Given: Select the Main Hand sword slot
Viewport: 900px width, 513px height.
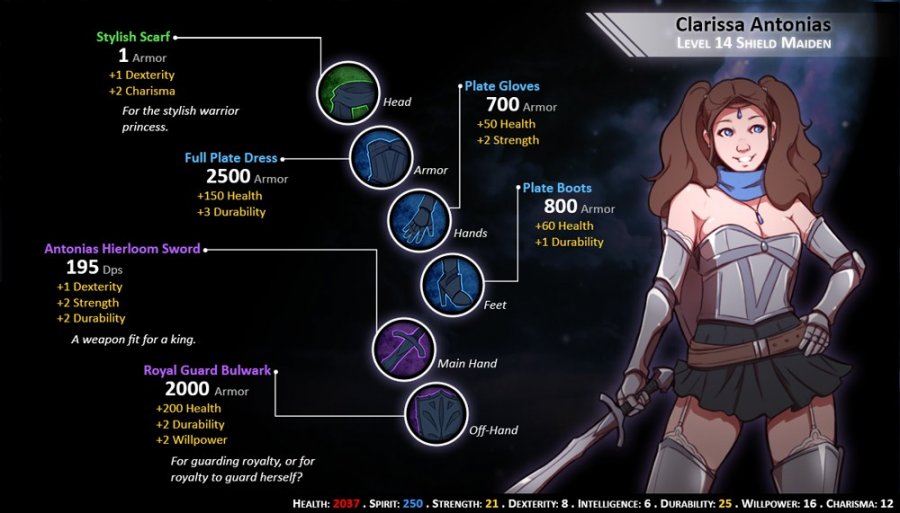Looking at the screenshot, I should tap(401, 346).
